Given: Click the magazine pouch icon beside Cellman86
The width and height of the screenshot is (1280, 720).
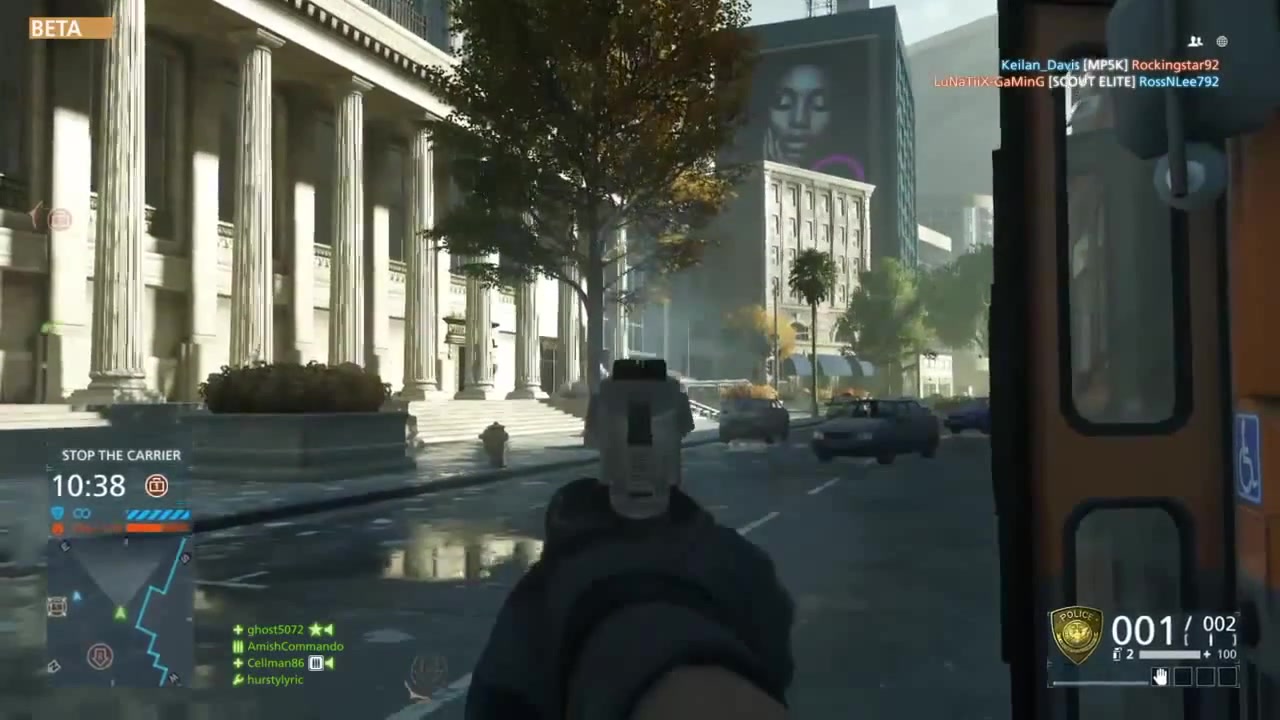Looking at the screenshot, I should (x=316, y=663).
